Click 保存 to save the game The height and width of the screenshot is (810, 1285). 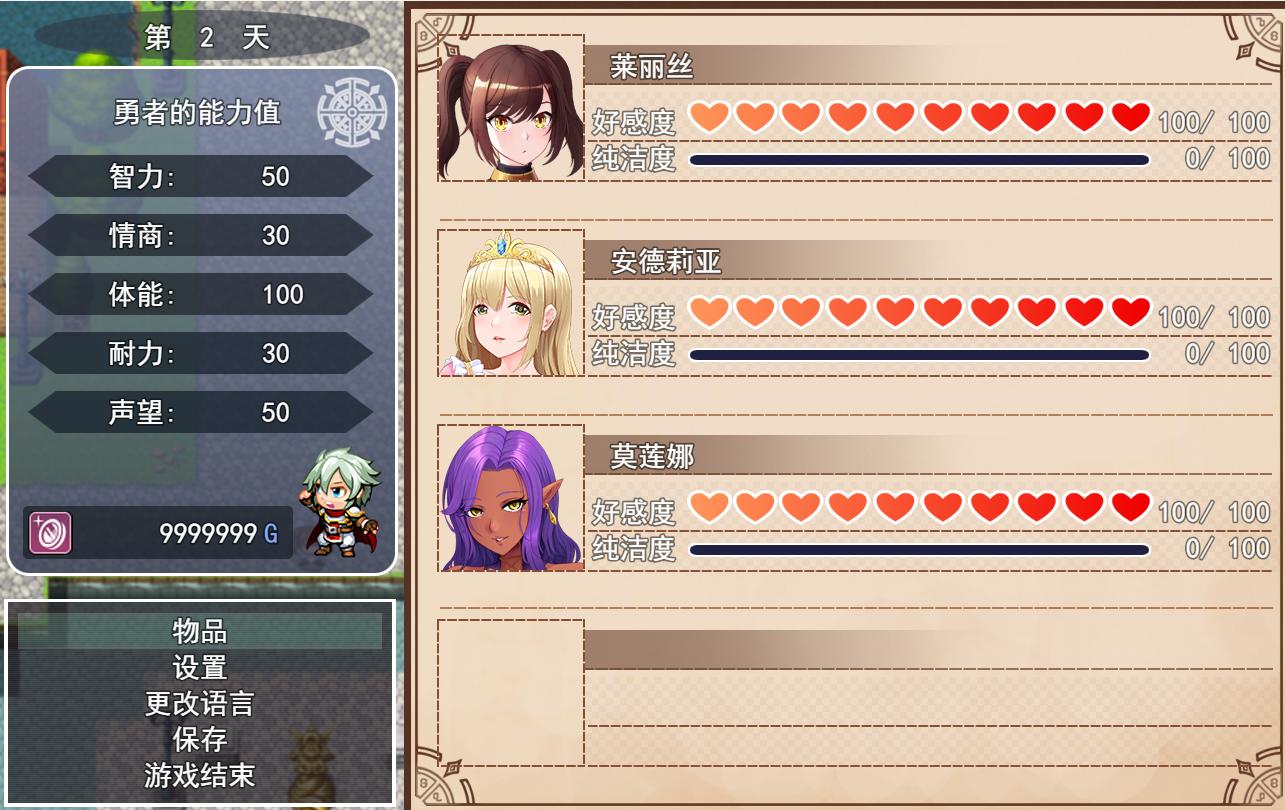(x=200, y=739)
